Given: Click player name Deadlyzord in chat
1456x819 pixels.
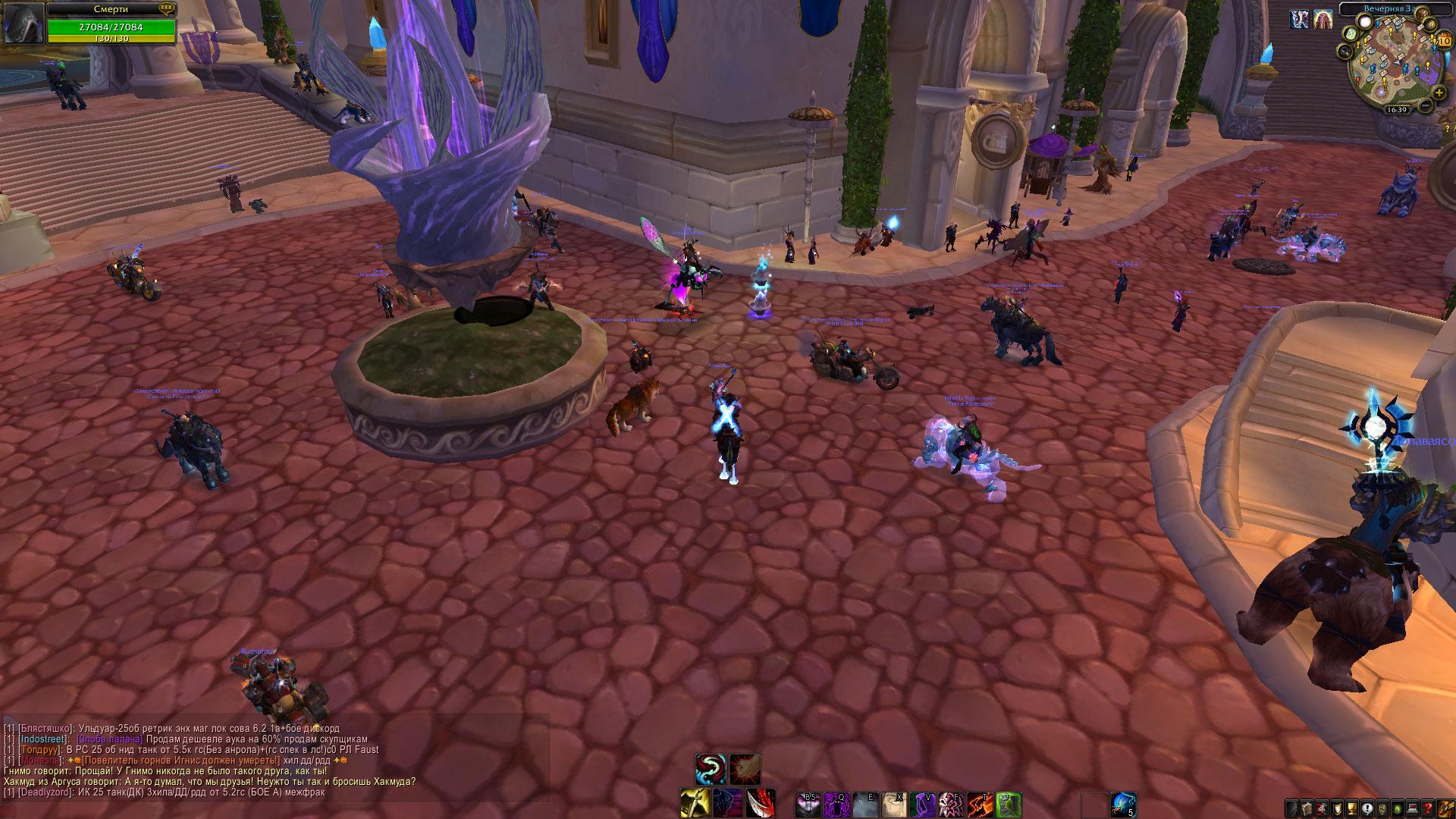Looking at the screenshot, I should pos(43,792).
